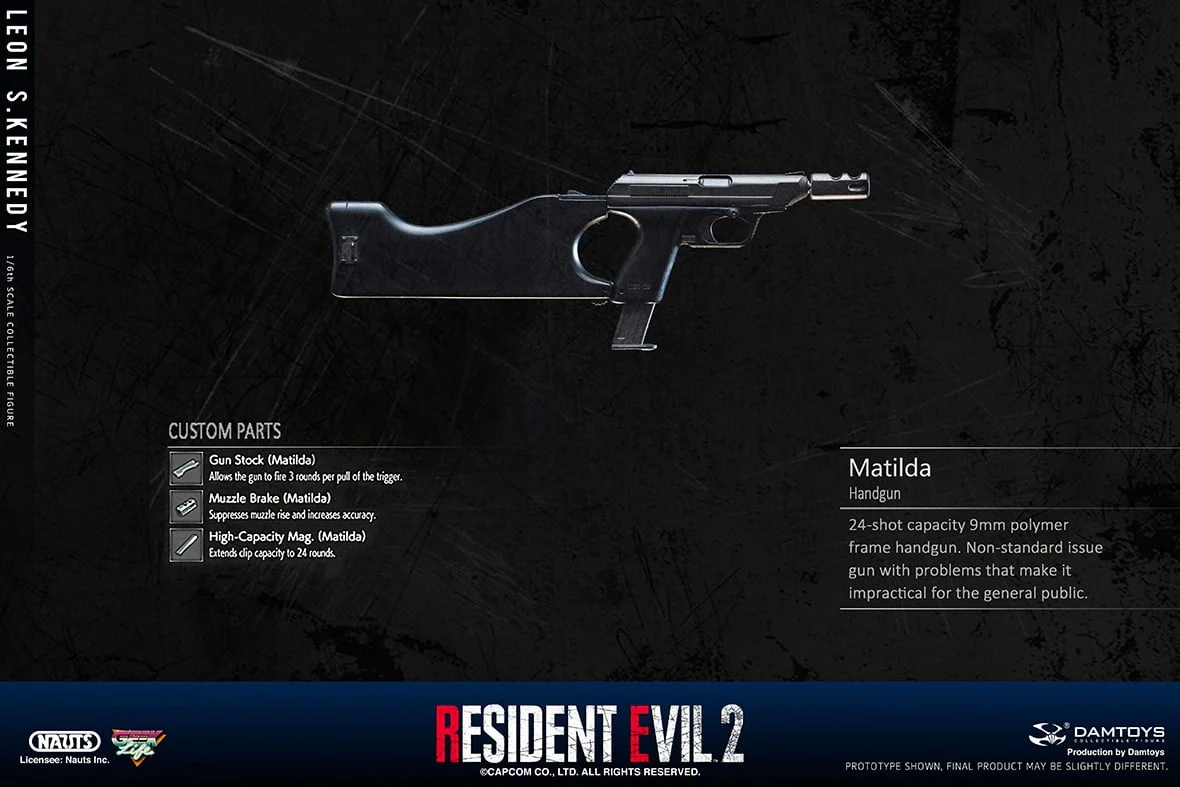
Task: Select the Gun Stock (Matilda) custom part
Action: (x=262, y=460)
